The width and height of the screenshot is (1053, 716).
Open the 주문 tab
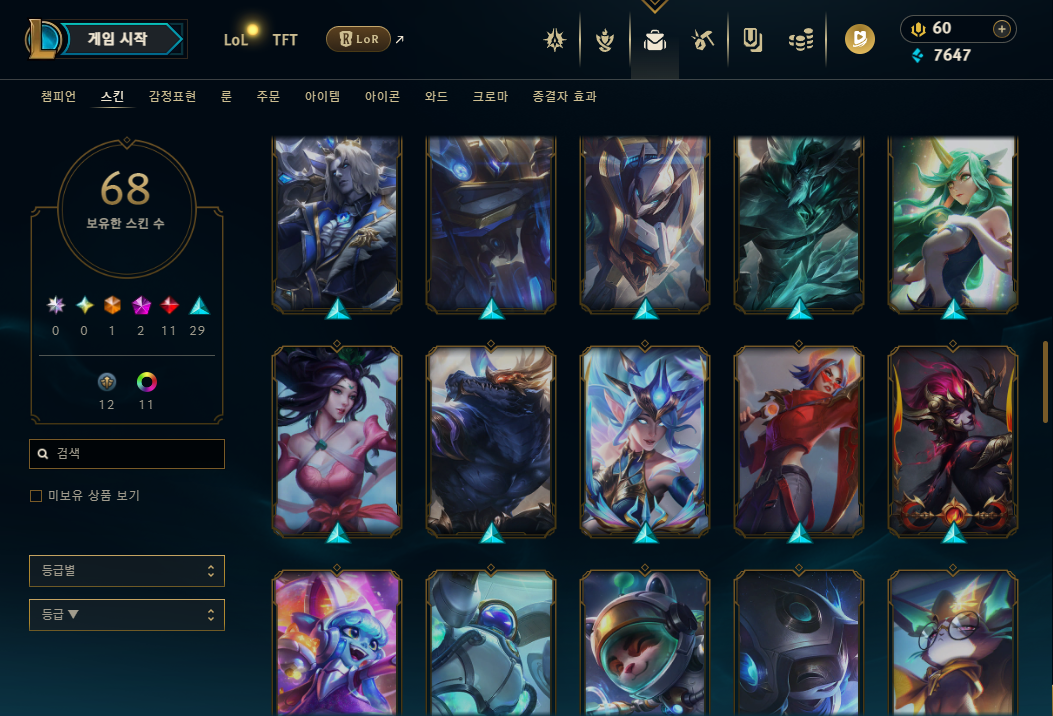pyautogui.click(x=268, y=97)
